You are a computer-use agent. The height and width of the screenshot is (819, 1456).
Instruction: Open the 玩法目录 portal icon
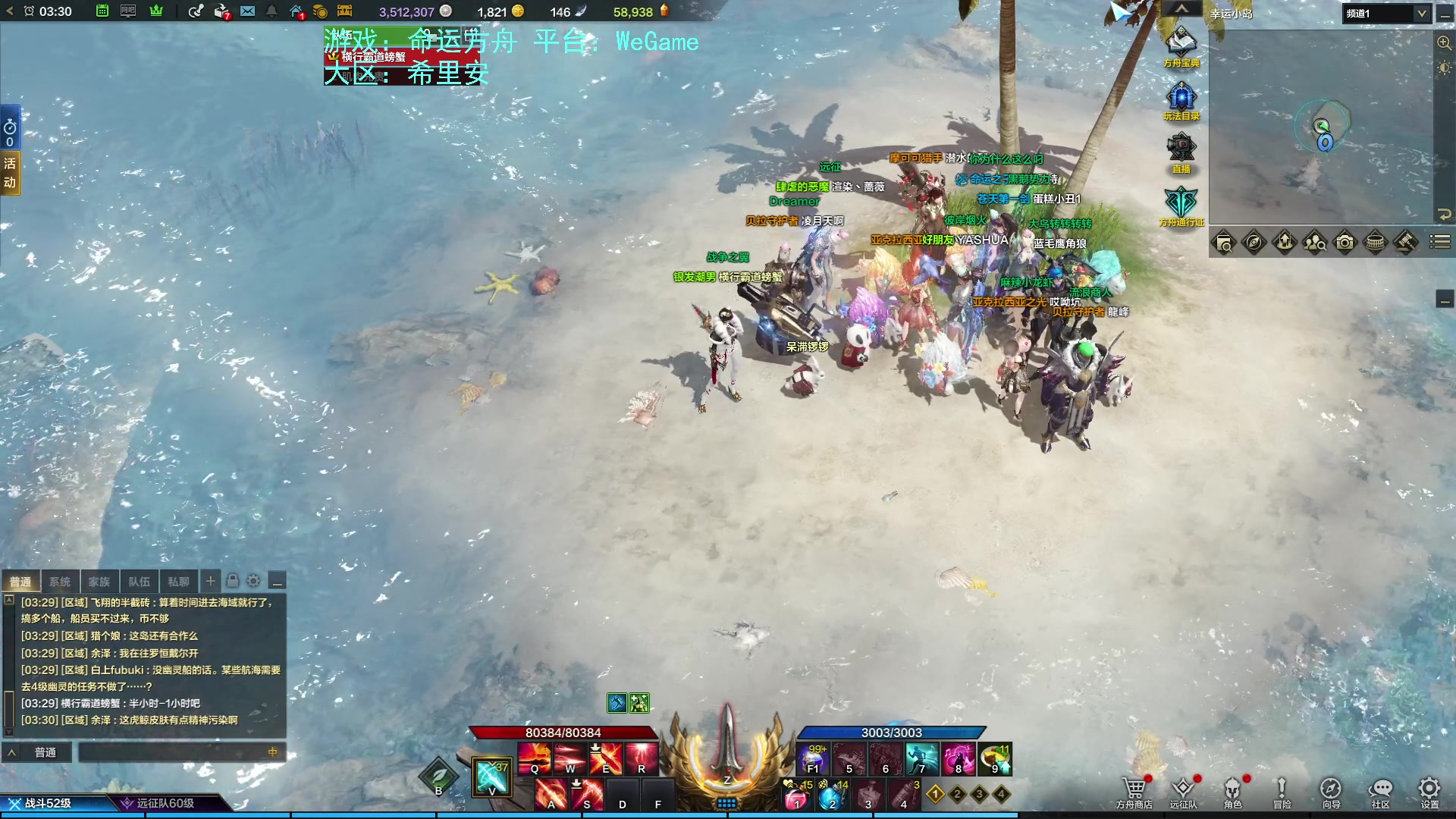click(1181, 99)
